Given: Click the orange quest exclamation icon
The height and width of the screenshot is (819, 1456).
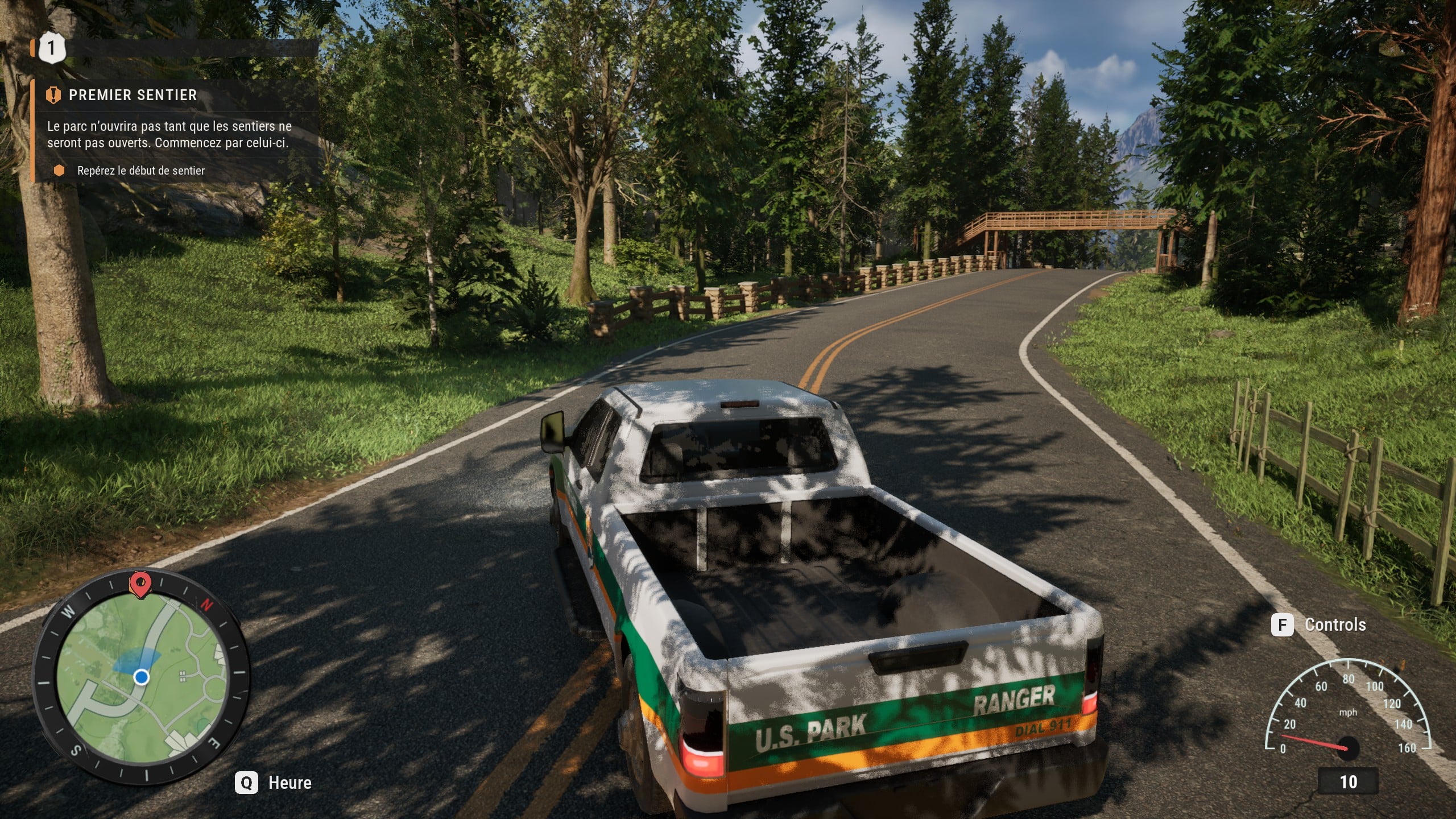Looking at the screenshot, I should point(54,94).
